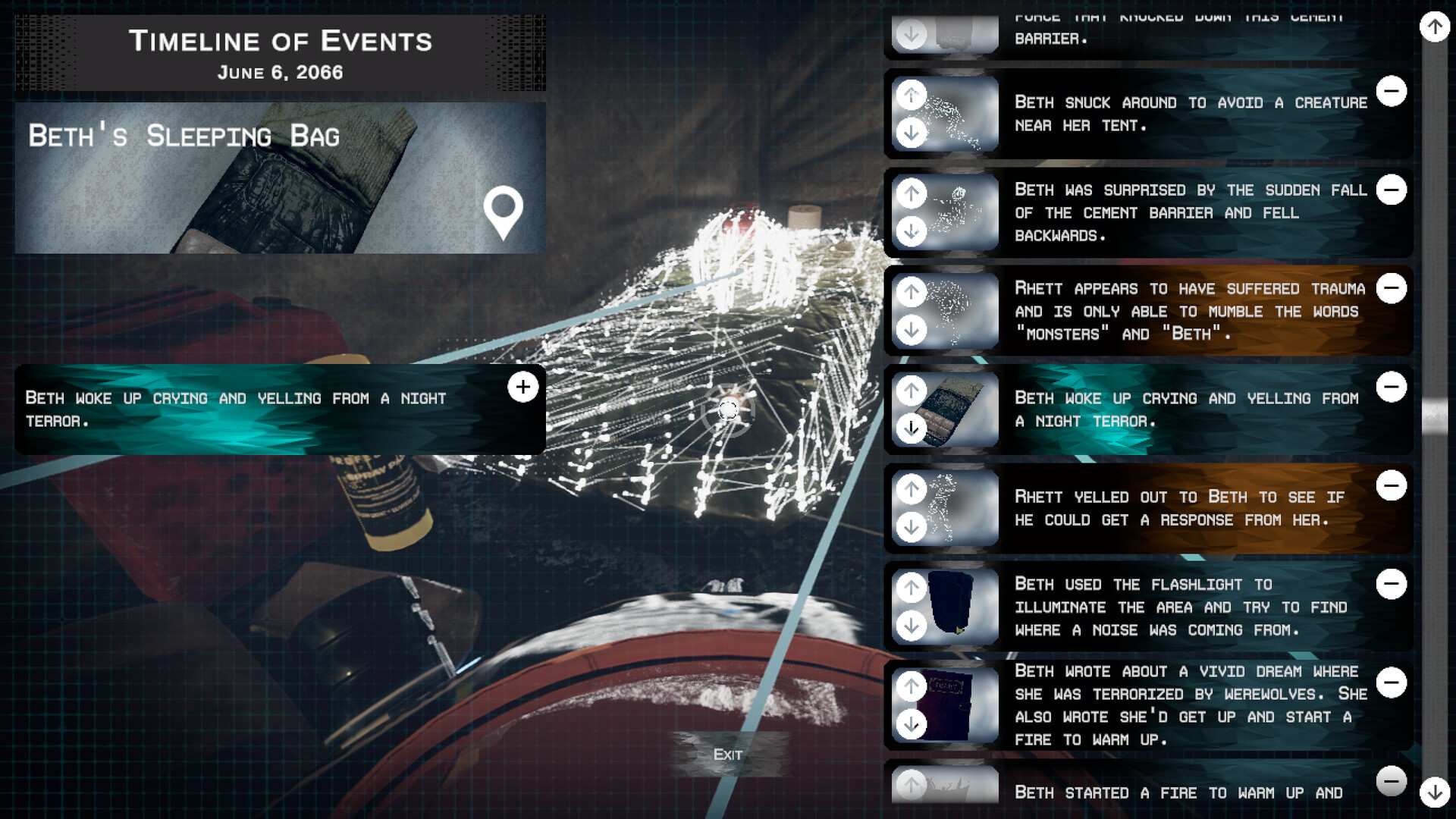Remove the "Beth woke up crying" timeline entry
Image resolution: width=1456 pixels, height=819 pixels.
tap(1392, 387)
